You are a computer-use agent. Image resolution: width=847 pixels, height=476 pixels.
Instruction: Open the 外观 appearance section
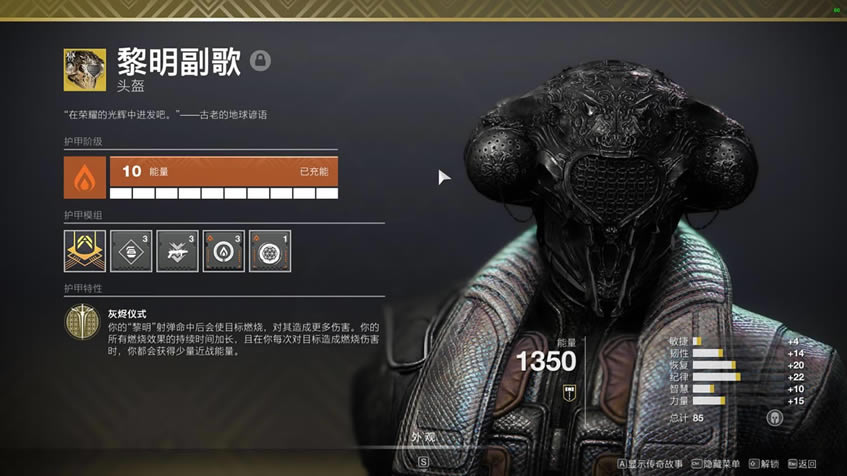(x=423, y=438)
